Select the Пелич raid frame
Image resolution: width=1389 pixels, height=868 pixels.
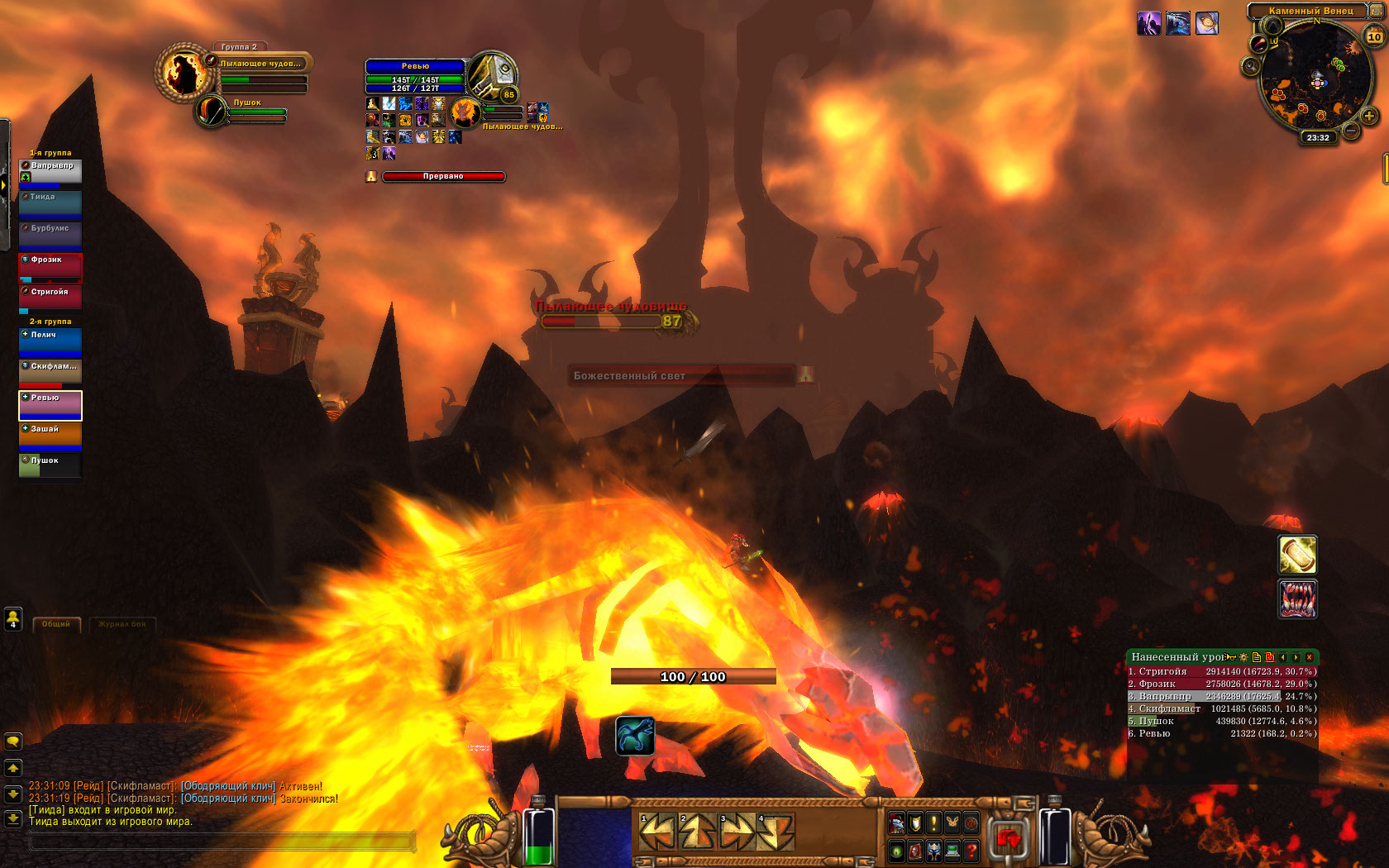tap(50, 341)
